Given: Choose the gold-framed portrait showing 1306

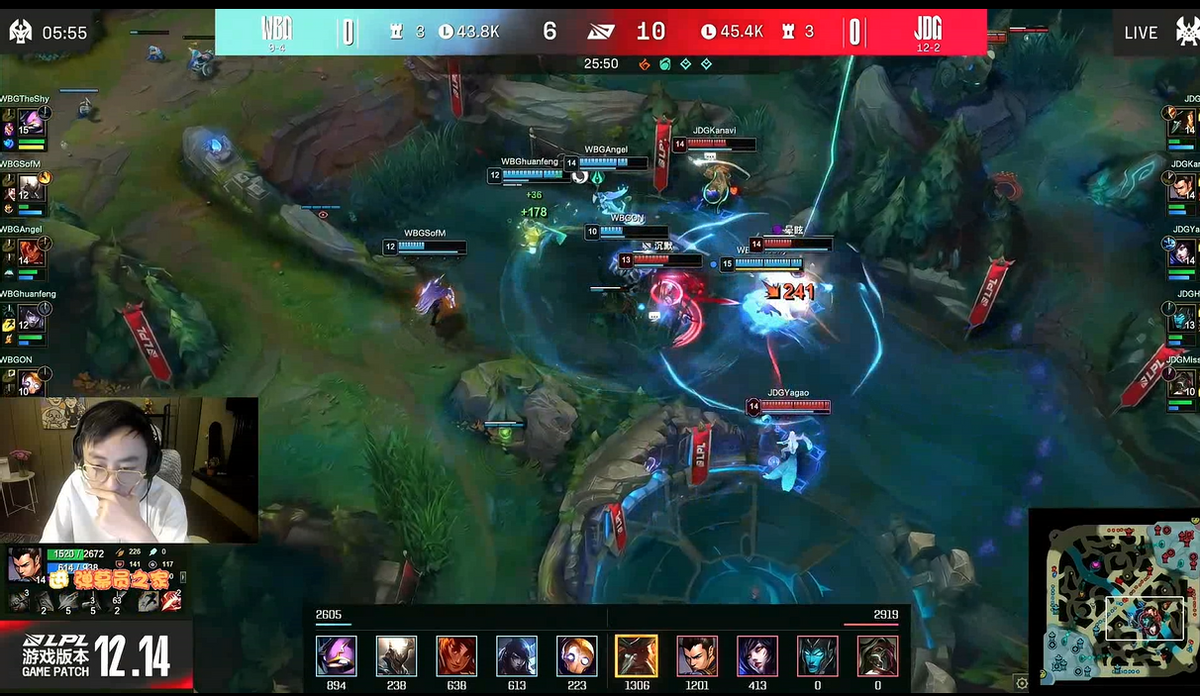Looking at the screenshot, I should (636, 656).
